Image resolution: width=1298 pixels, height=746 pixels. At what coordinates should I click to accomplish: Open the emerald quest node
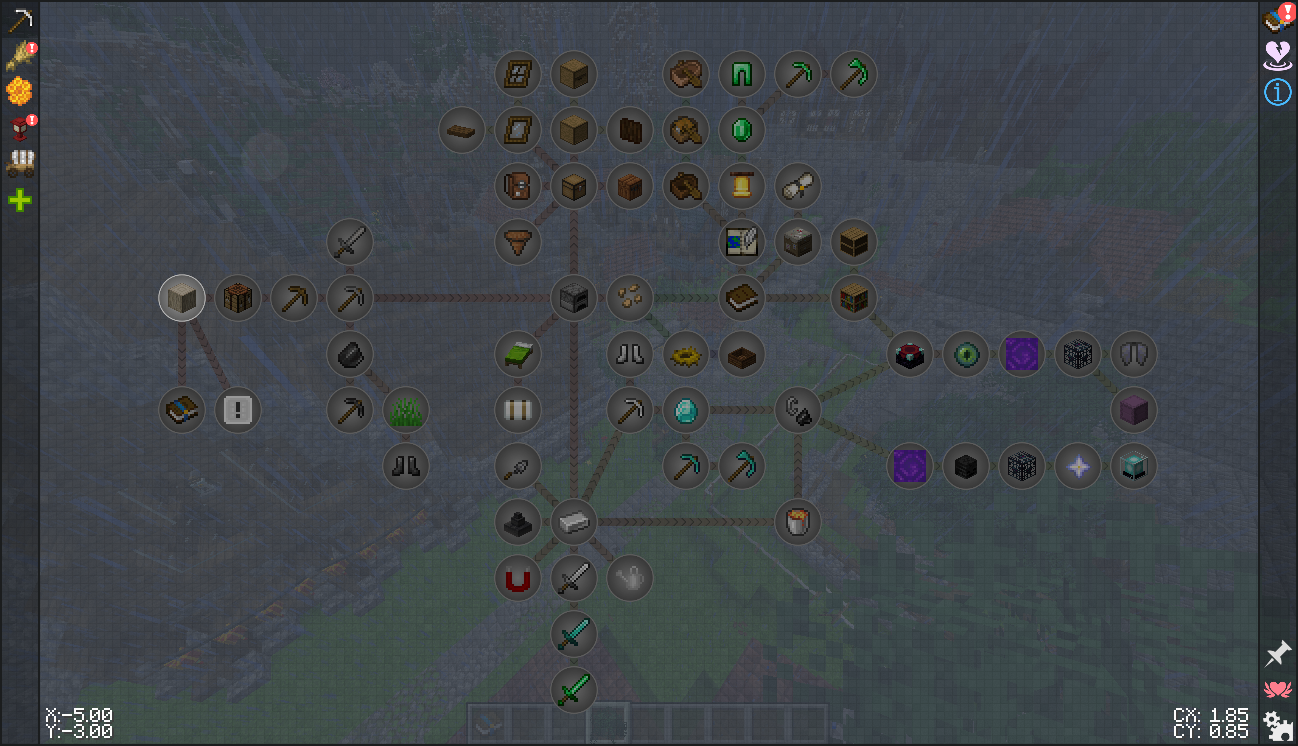pos(742,130)
